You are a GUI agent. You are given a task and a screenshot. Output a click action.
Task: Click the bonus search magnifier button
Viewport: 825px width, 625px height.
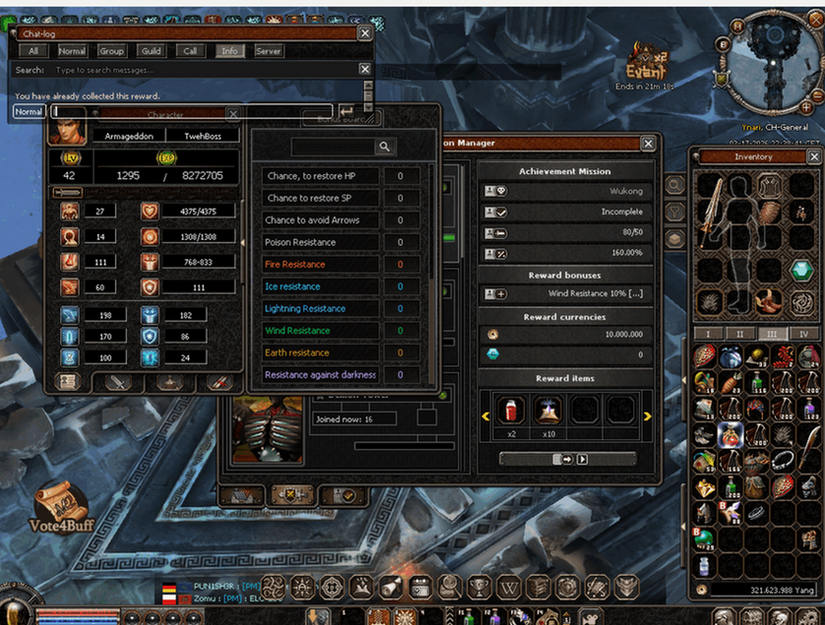pyautogui.click(x=384, y=147)
